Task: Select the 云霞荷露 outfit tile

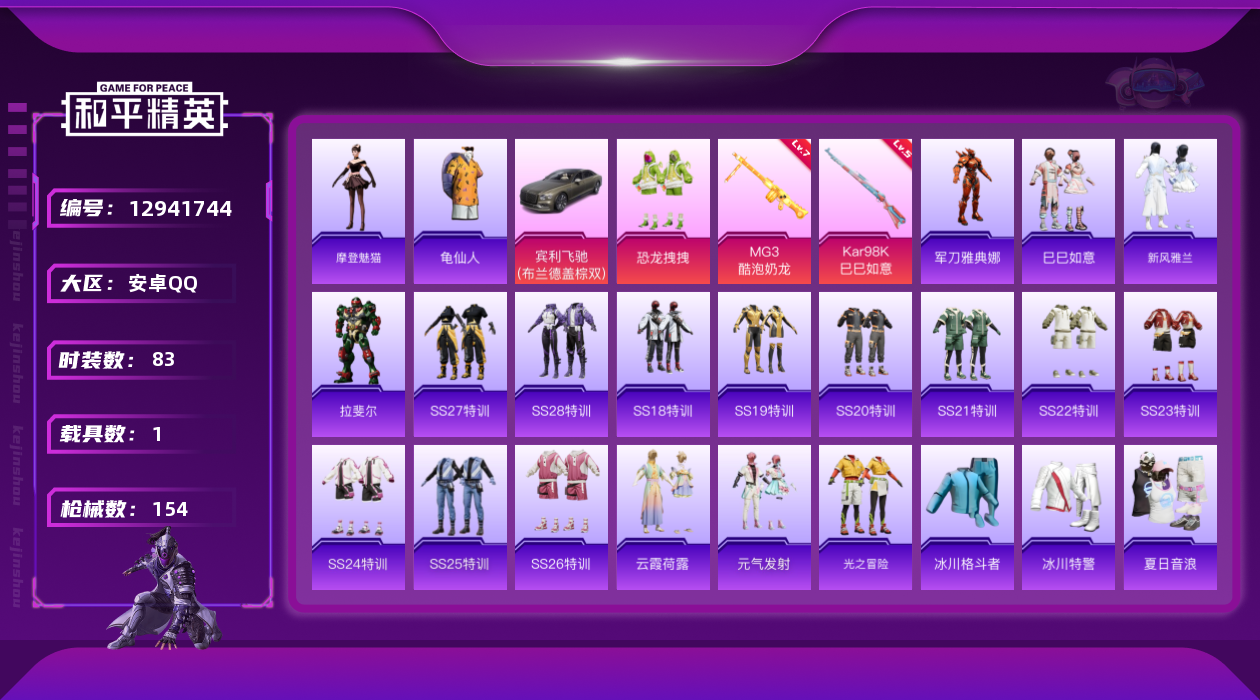Action: click(663, 516)
